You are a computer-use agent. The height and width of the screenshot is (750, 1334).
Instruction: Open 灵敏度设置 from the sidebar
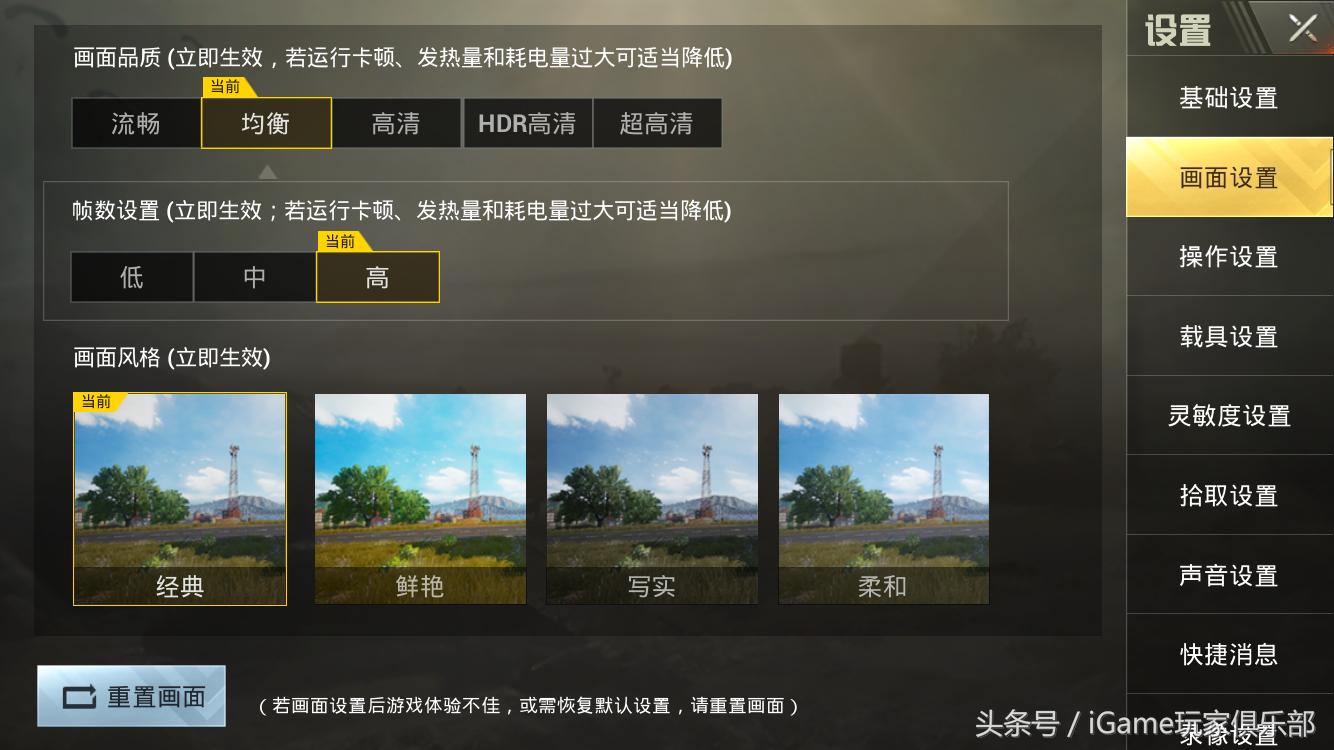1228,416
